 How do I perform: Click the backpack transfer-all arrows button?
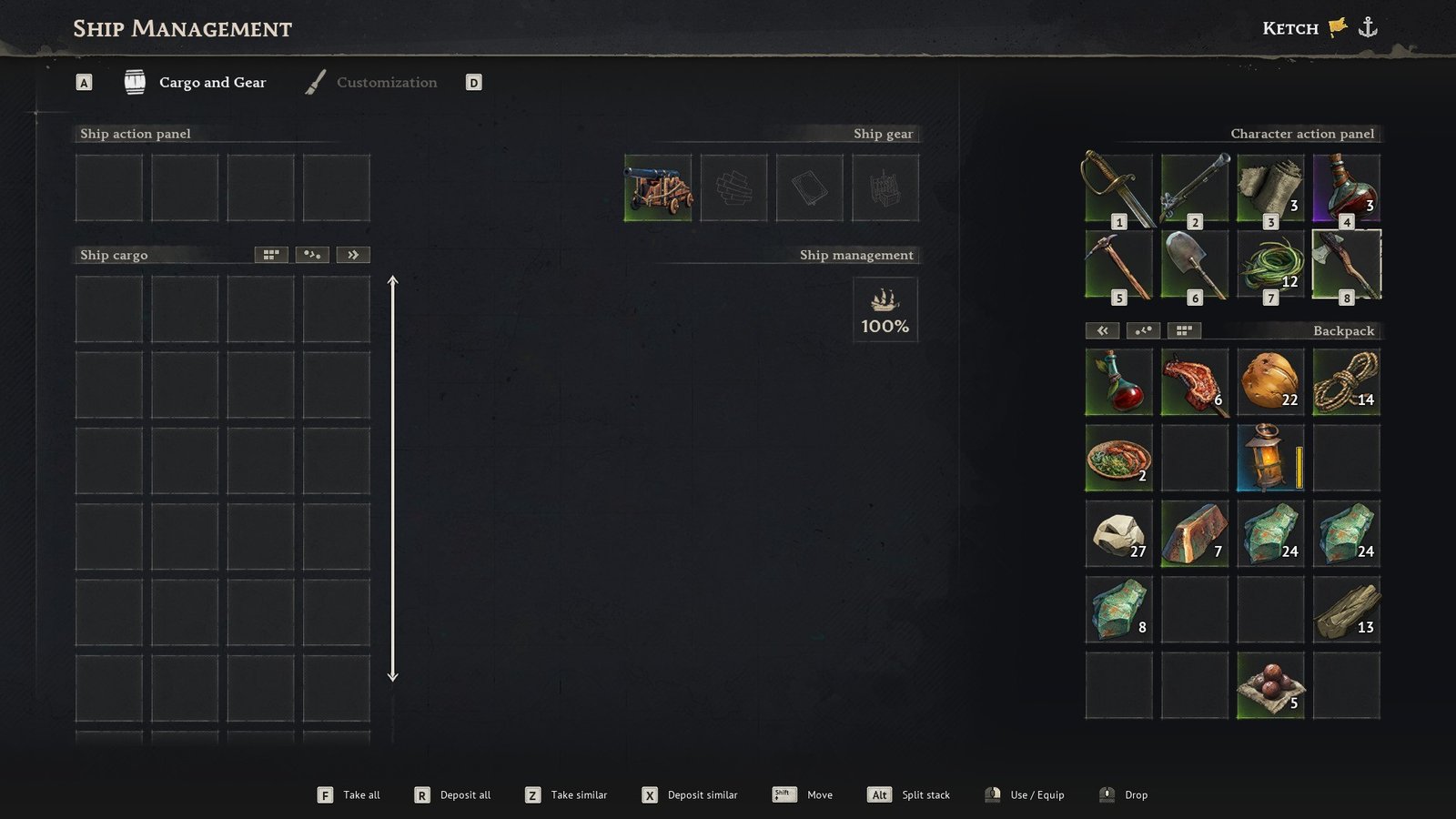pyautogui.click(x=1102, y=330)
